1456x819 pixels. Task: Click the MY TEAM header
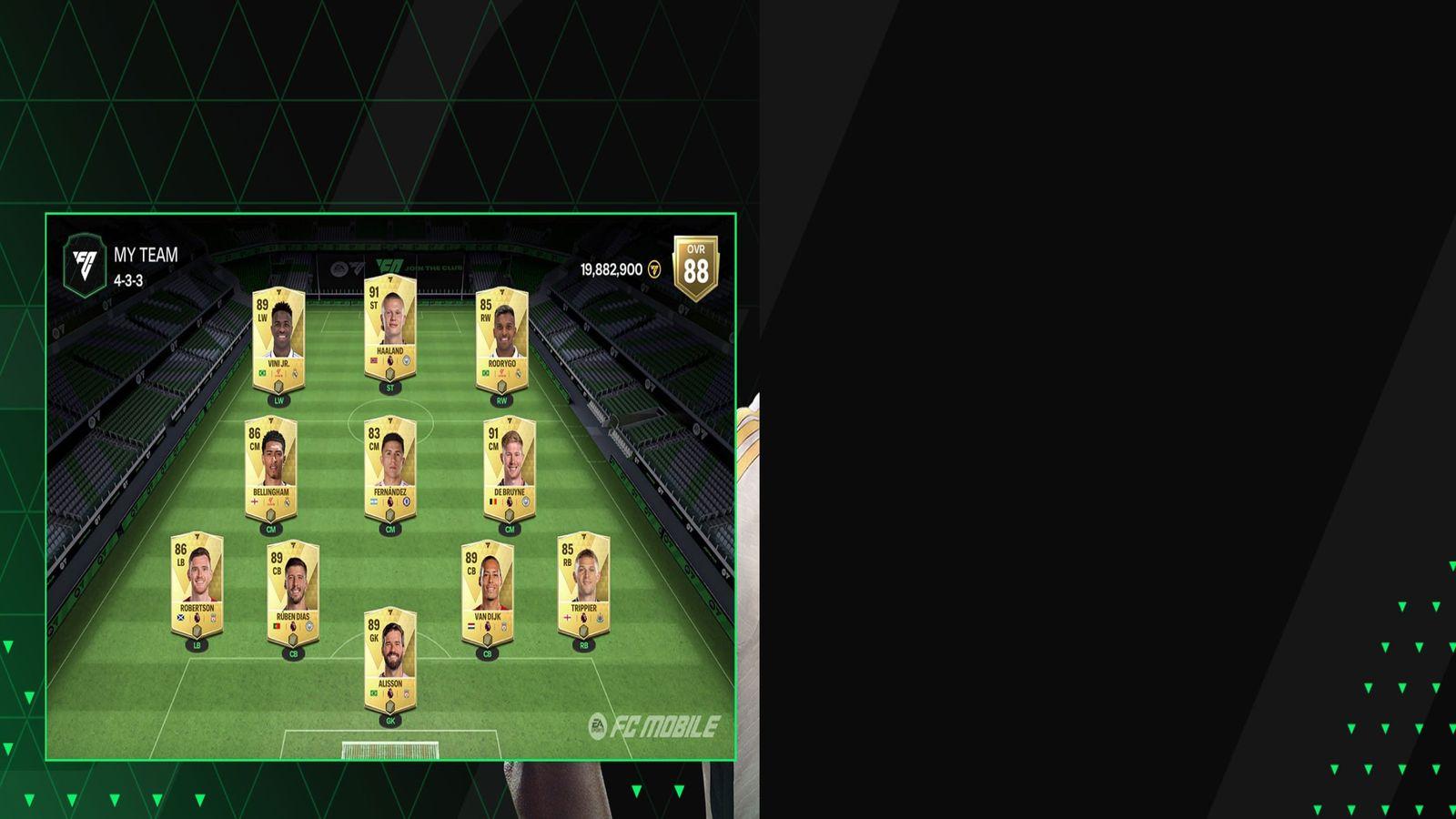click(x=146, y=256)
